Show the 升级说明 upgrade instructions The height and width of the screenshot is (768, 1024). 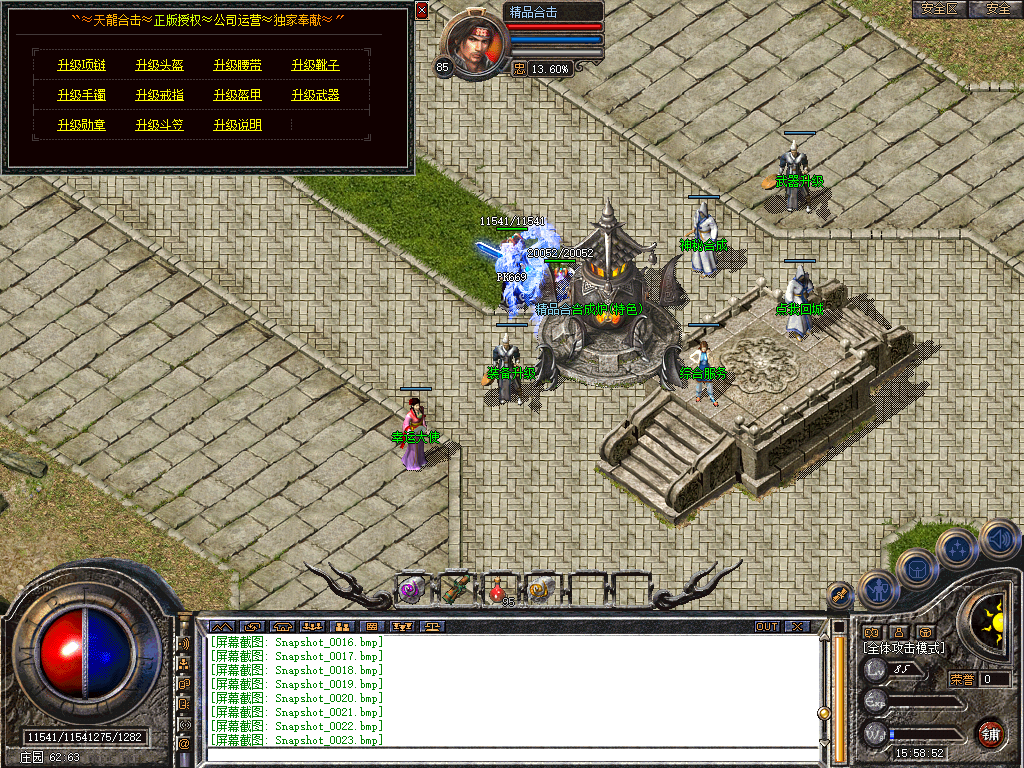pyautogui.click(x=237, y=126)
